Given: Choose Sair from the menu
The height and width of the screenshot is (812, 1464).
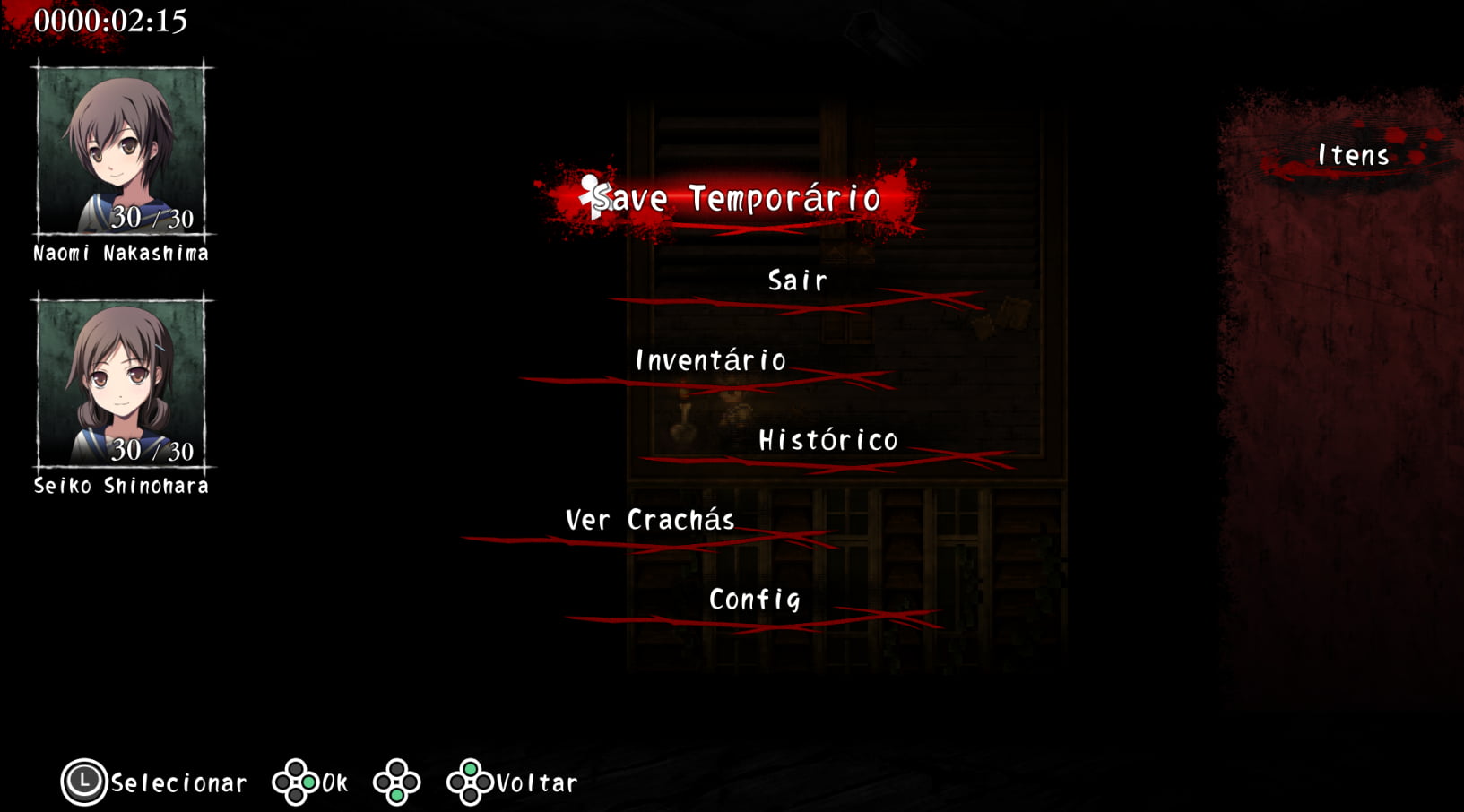Looking at the screenshot, I should point(794,281).
